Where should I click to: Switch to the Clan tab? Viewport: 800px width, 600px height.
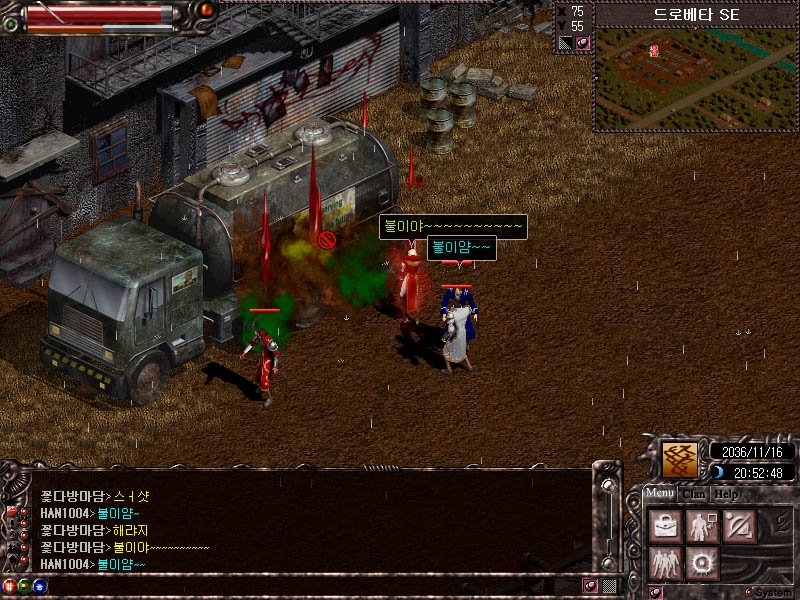(x=694, y=494)
